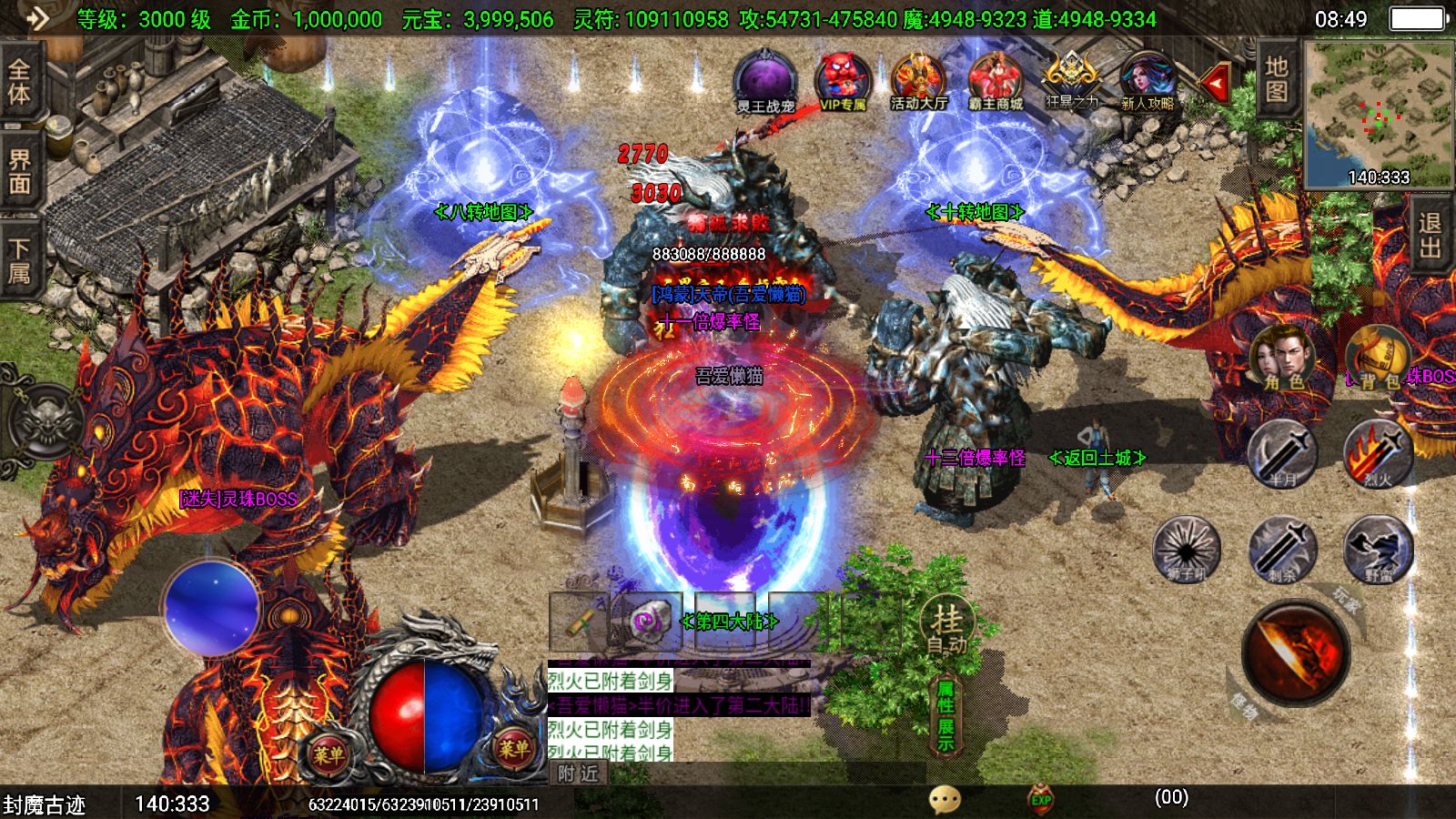The image size is (1456, 819).
Task: Open the 灵王战宠 pet menu
Action: click(x=765, y=80)
